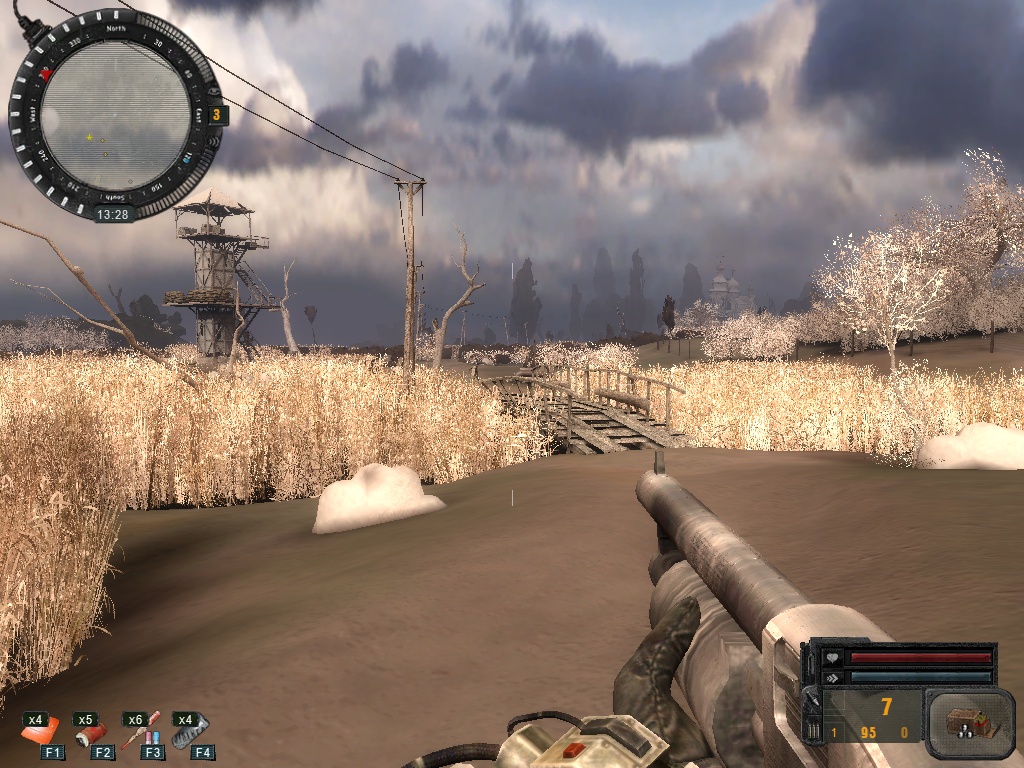The width and height of the screenshot is (1024, 768).
Task: Select the yellow star marker on the minimap
Action: click(90, 137)
